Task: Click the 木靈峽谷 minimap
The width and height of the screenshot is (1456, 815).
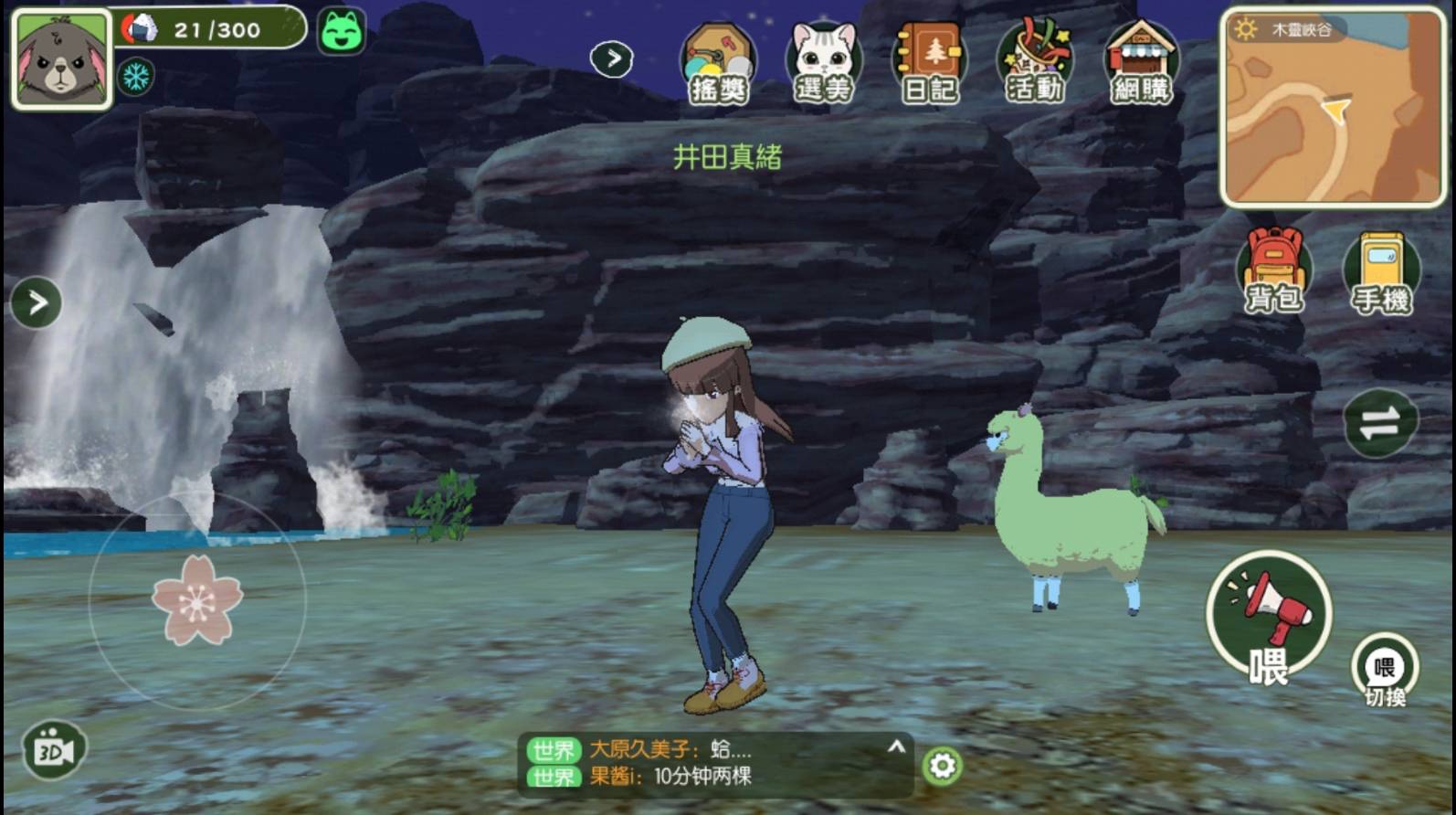Action: [1333, 108]
